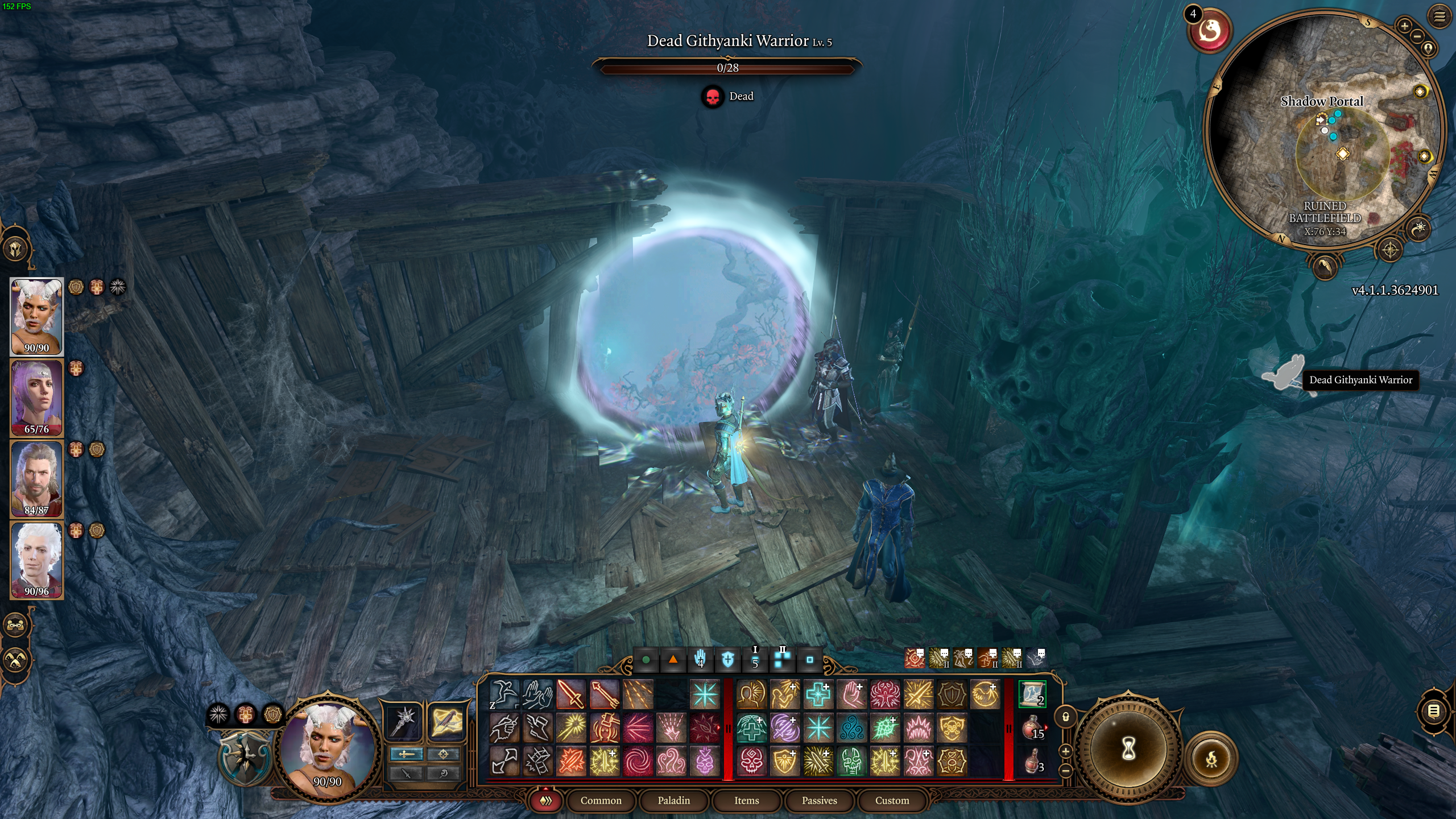This screenshot has width=1456, height=819.
Task: Toggle the hotbar lock button
Action: click(1066, 717)
